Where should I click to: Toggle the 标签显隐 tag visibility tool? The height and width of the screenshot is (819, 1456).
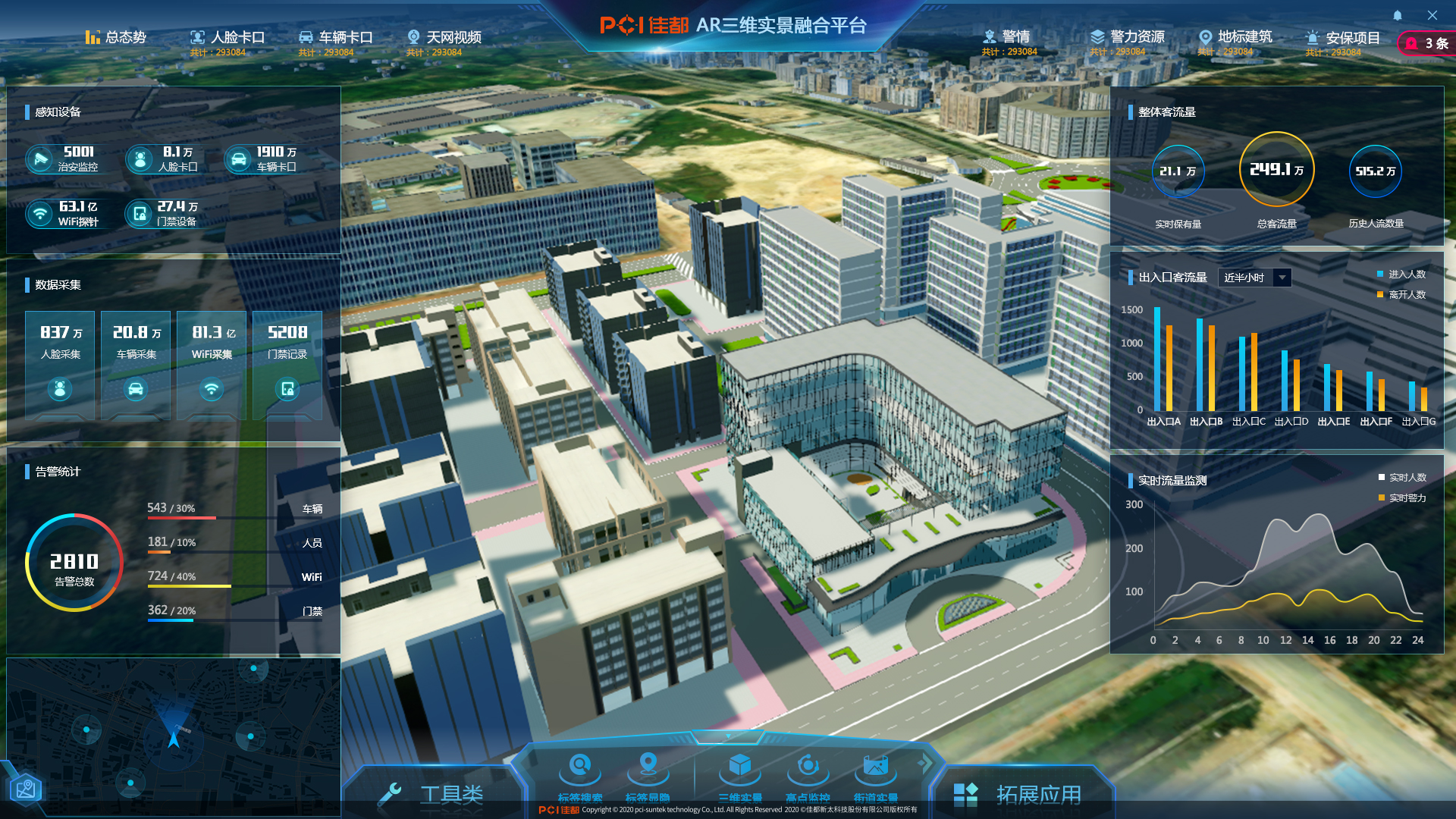coord(648,775)
